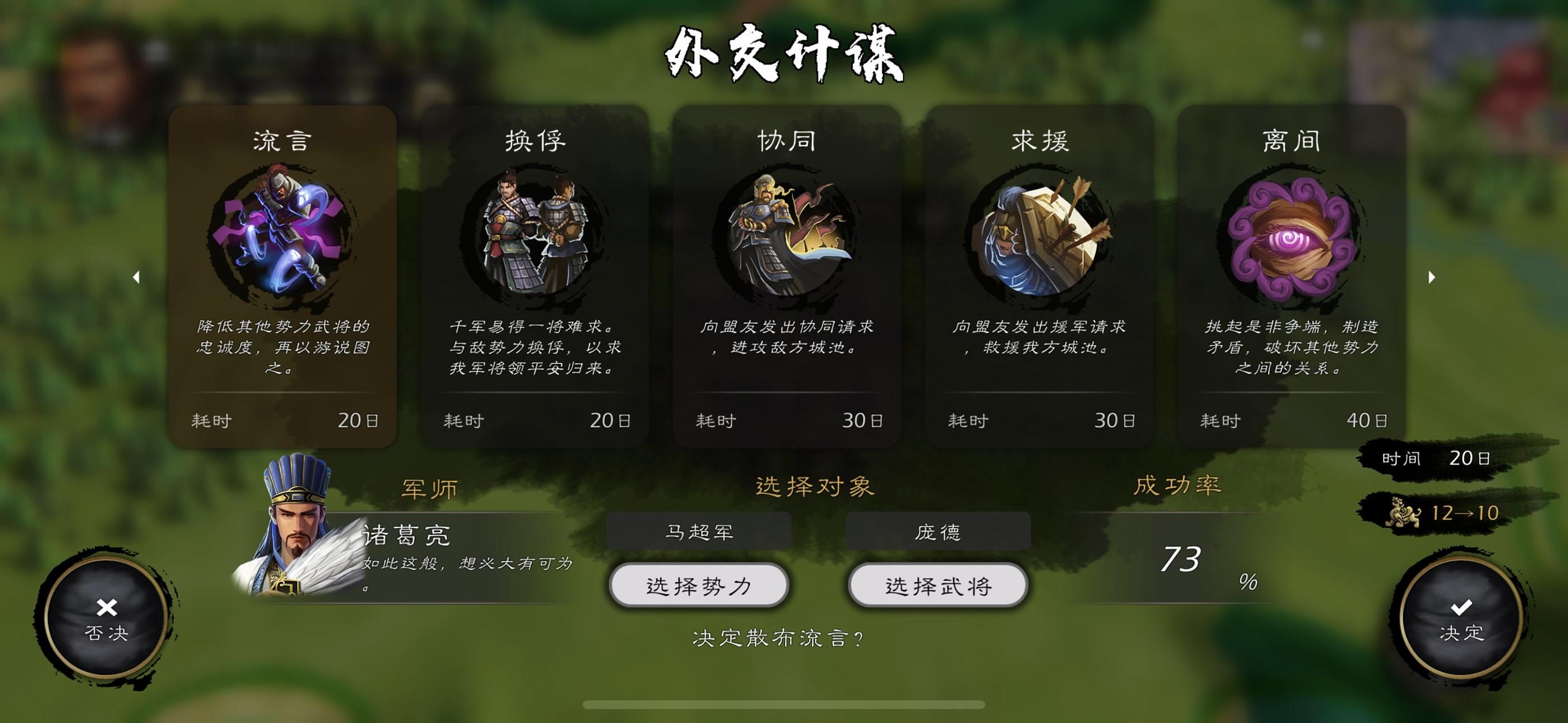
Task: Open the 选择势力 faction selector
Action: [x=699, y=586]
